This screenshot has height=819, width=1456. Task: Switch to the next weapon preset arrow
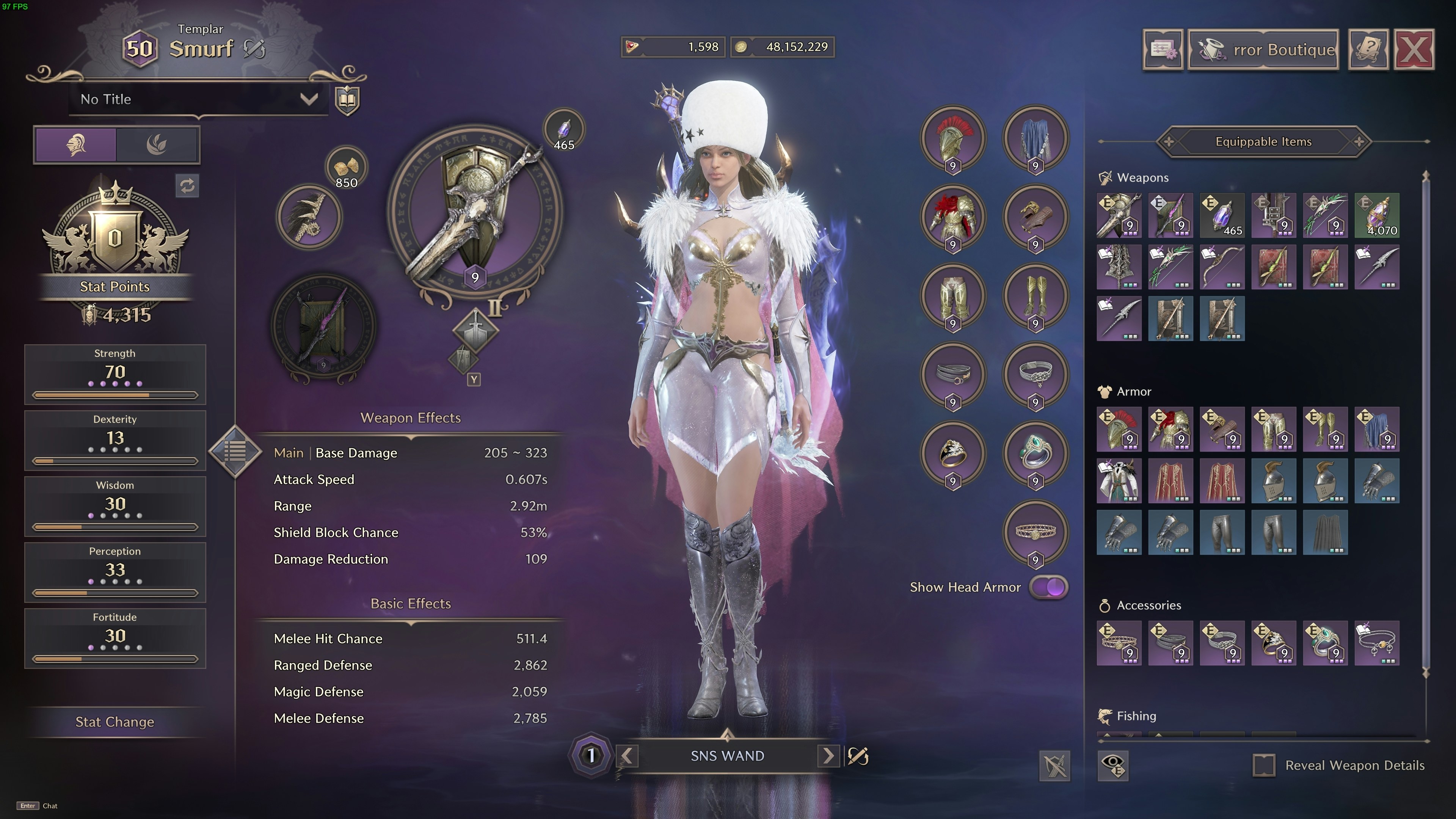pos(828,756)
